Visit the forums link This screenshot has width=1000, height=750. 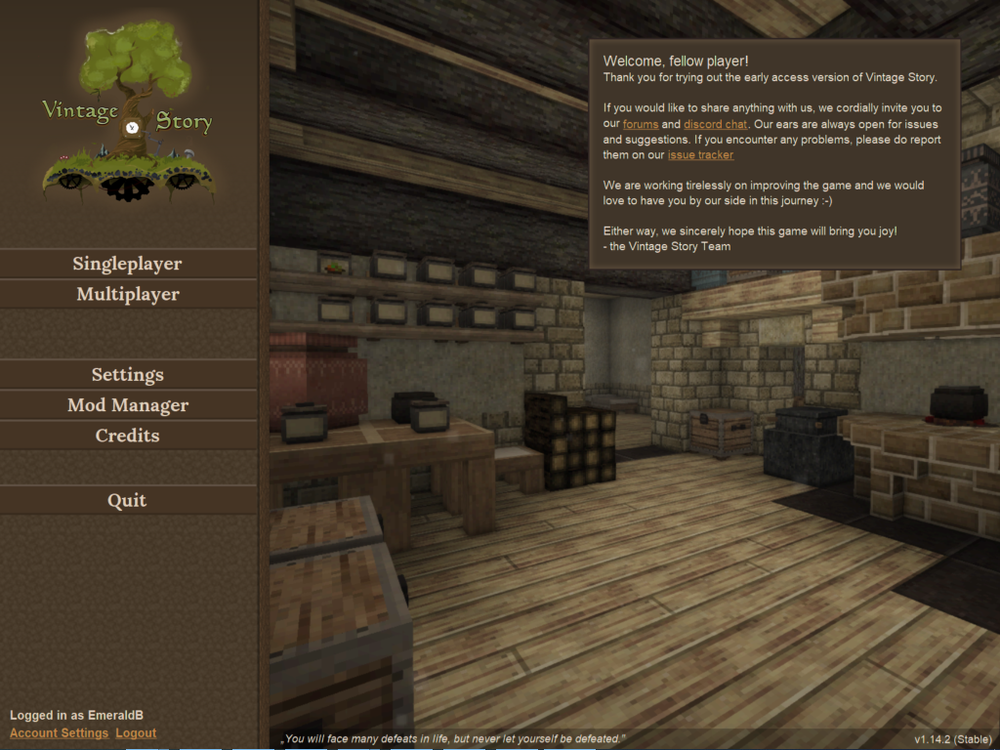point(640,124)
